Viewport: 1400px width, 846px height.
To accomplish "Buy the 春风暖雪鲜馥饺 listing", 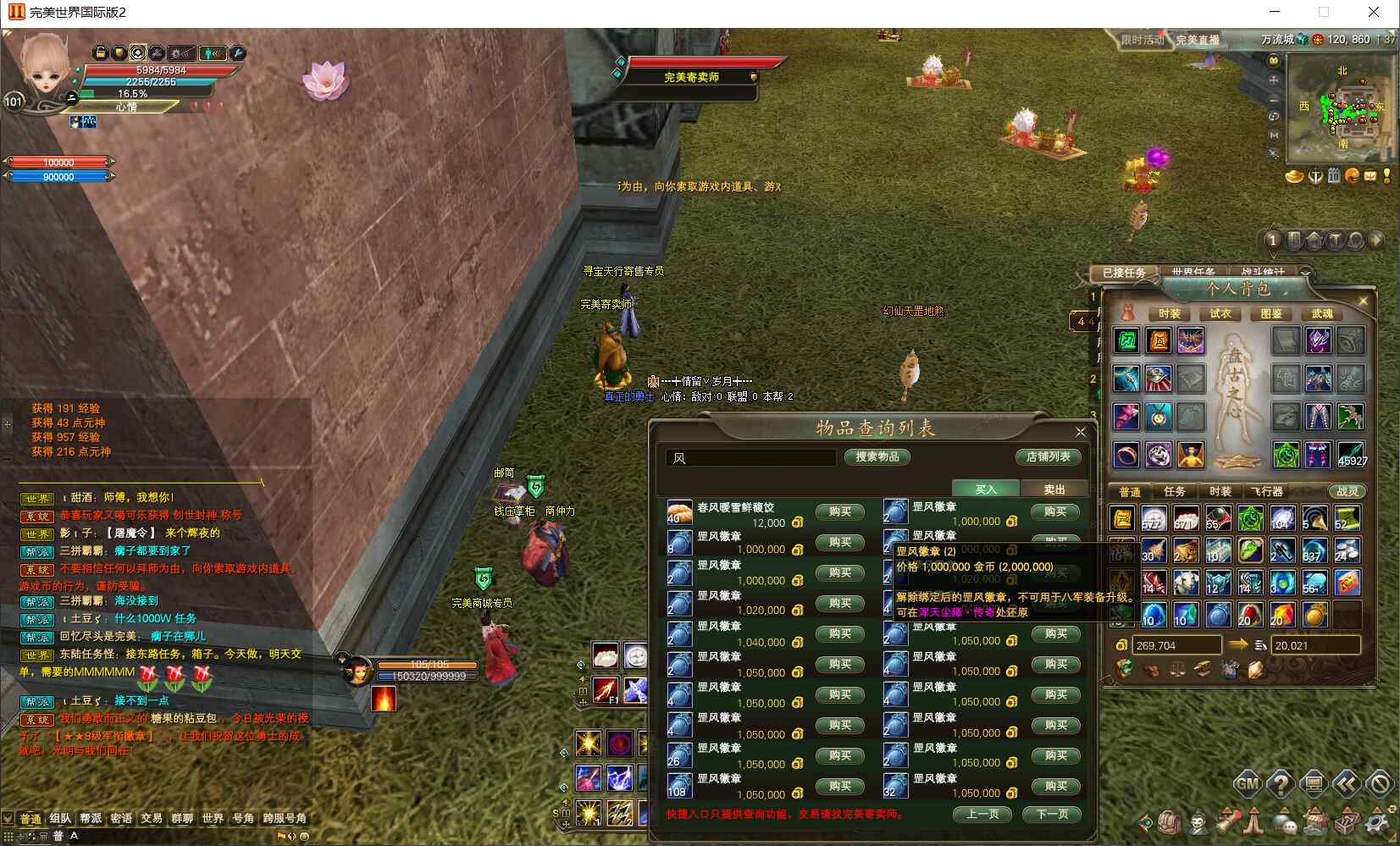I will click(x=839, y=511).
